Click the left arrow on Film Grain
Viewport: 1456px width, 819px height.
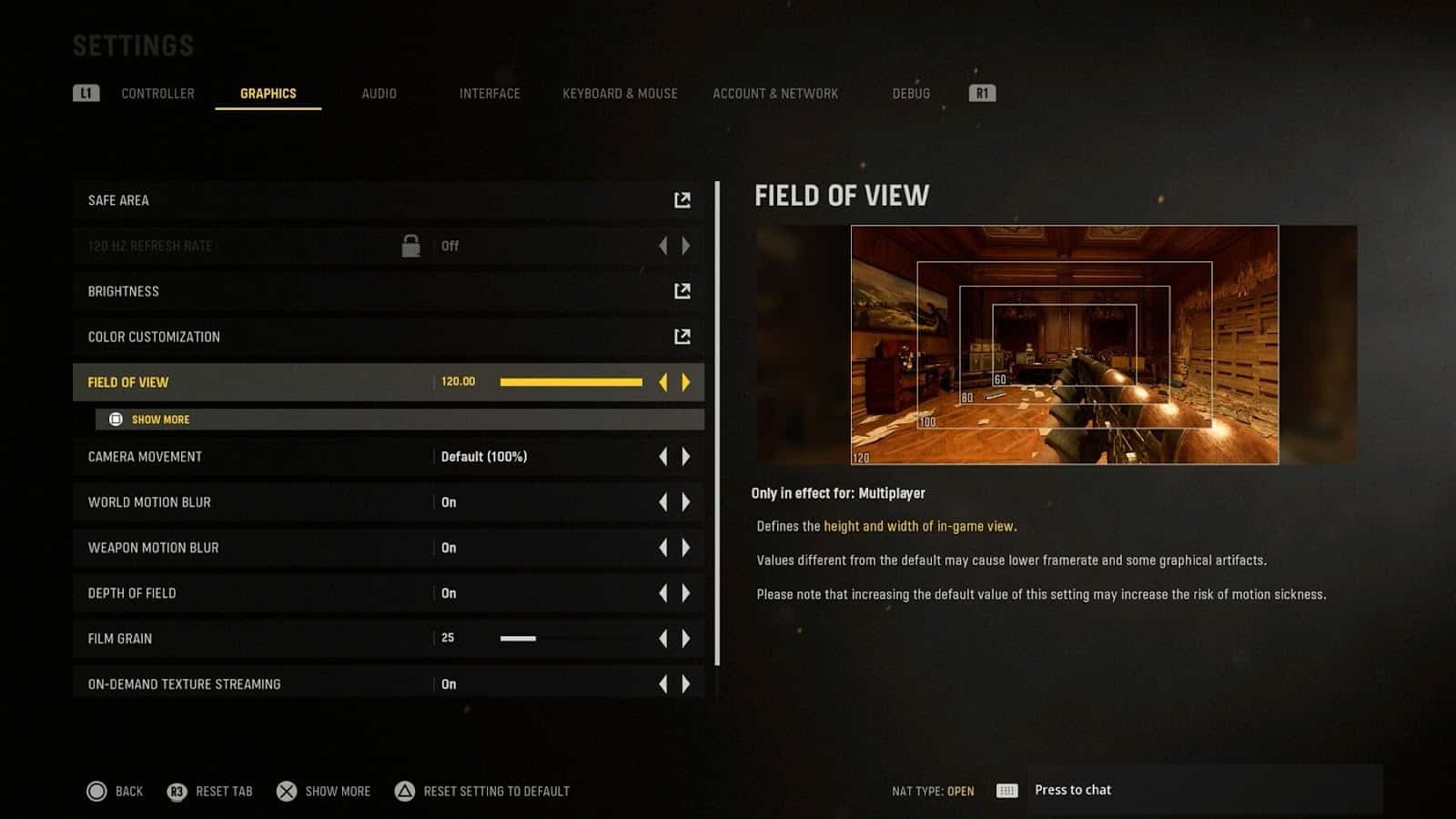(x=662, y=638)
